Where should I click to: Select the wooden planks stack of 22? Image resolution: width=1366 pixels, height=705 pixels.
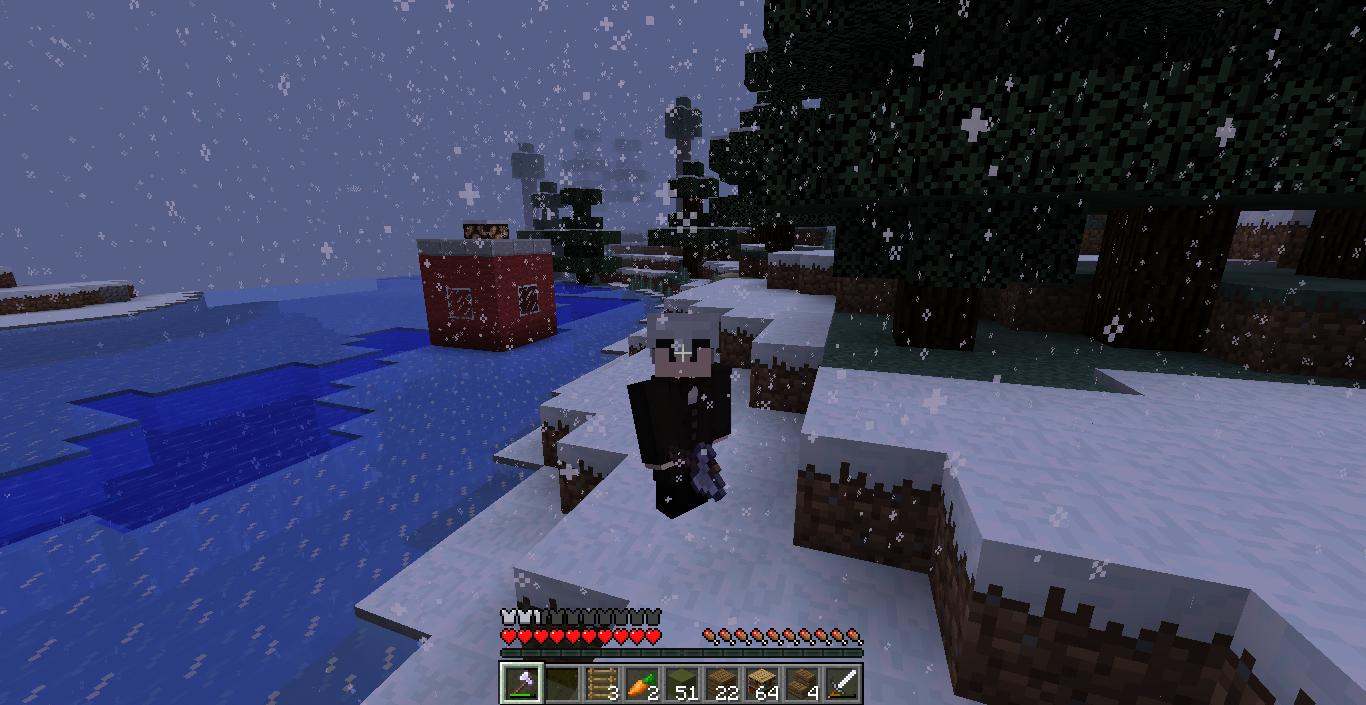pos(720,683)
